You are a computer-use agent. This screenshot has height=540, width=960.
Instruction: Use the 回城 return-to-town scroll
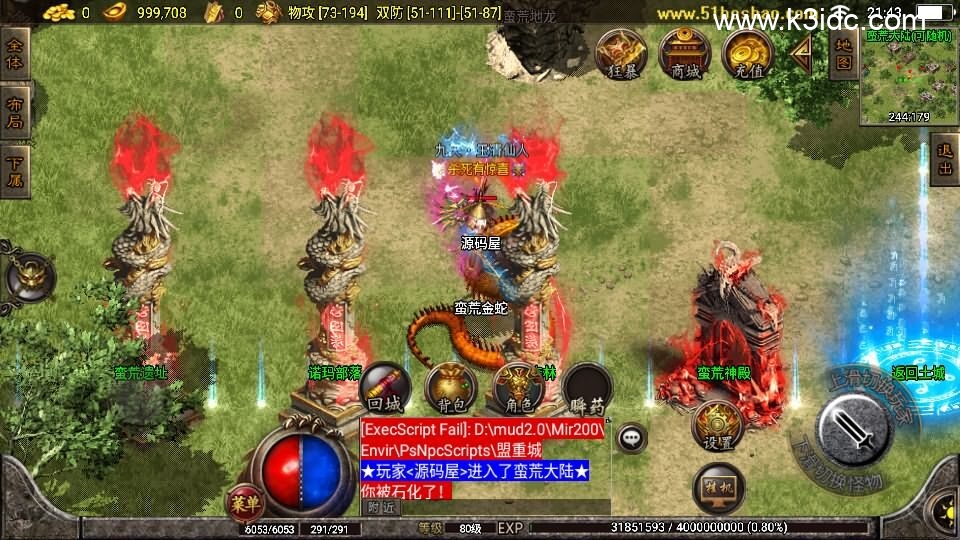pos(386,388)
